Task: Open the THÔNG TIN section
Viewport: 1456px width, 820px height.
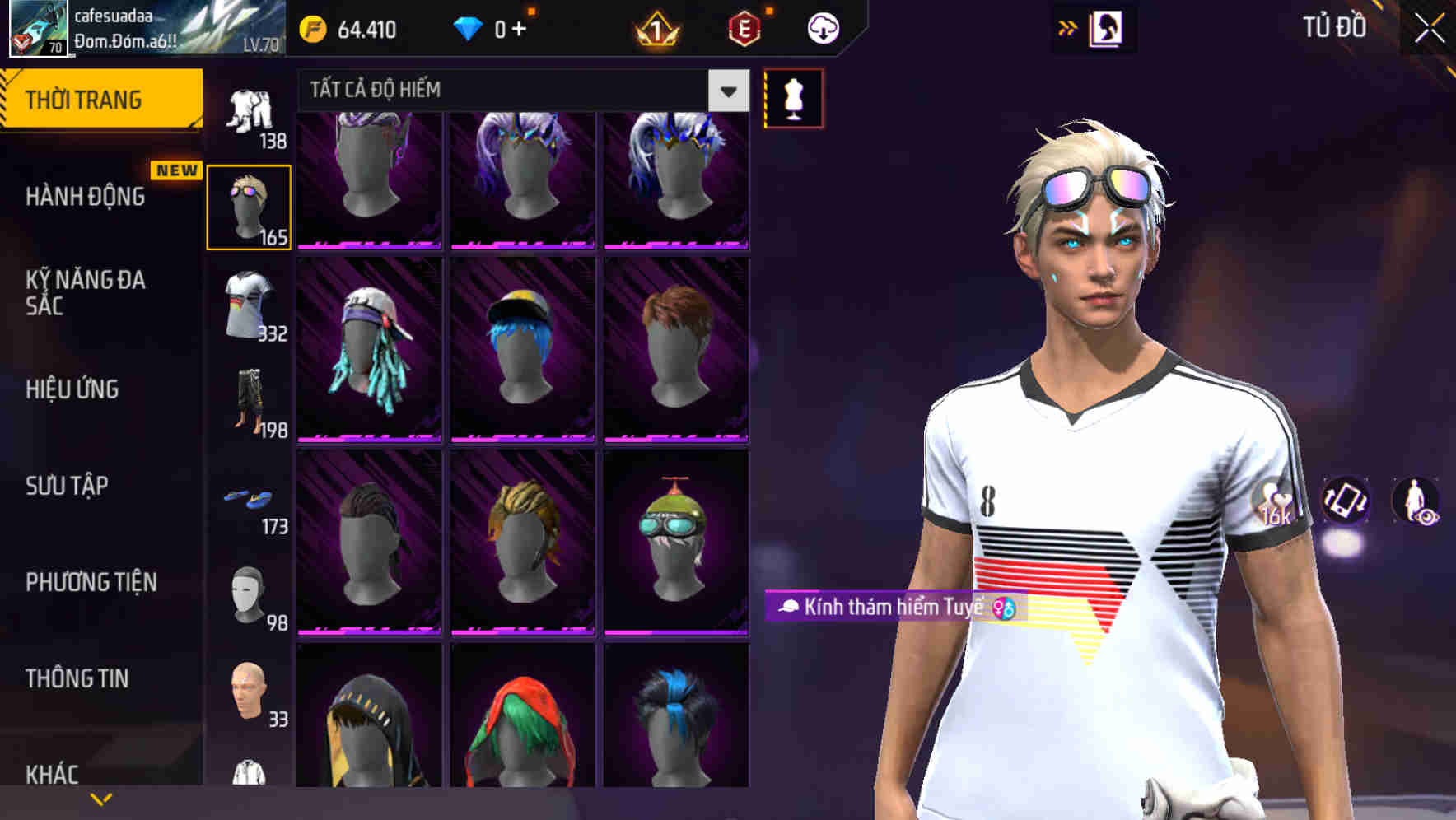Action: click(x=77, y=678)
